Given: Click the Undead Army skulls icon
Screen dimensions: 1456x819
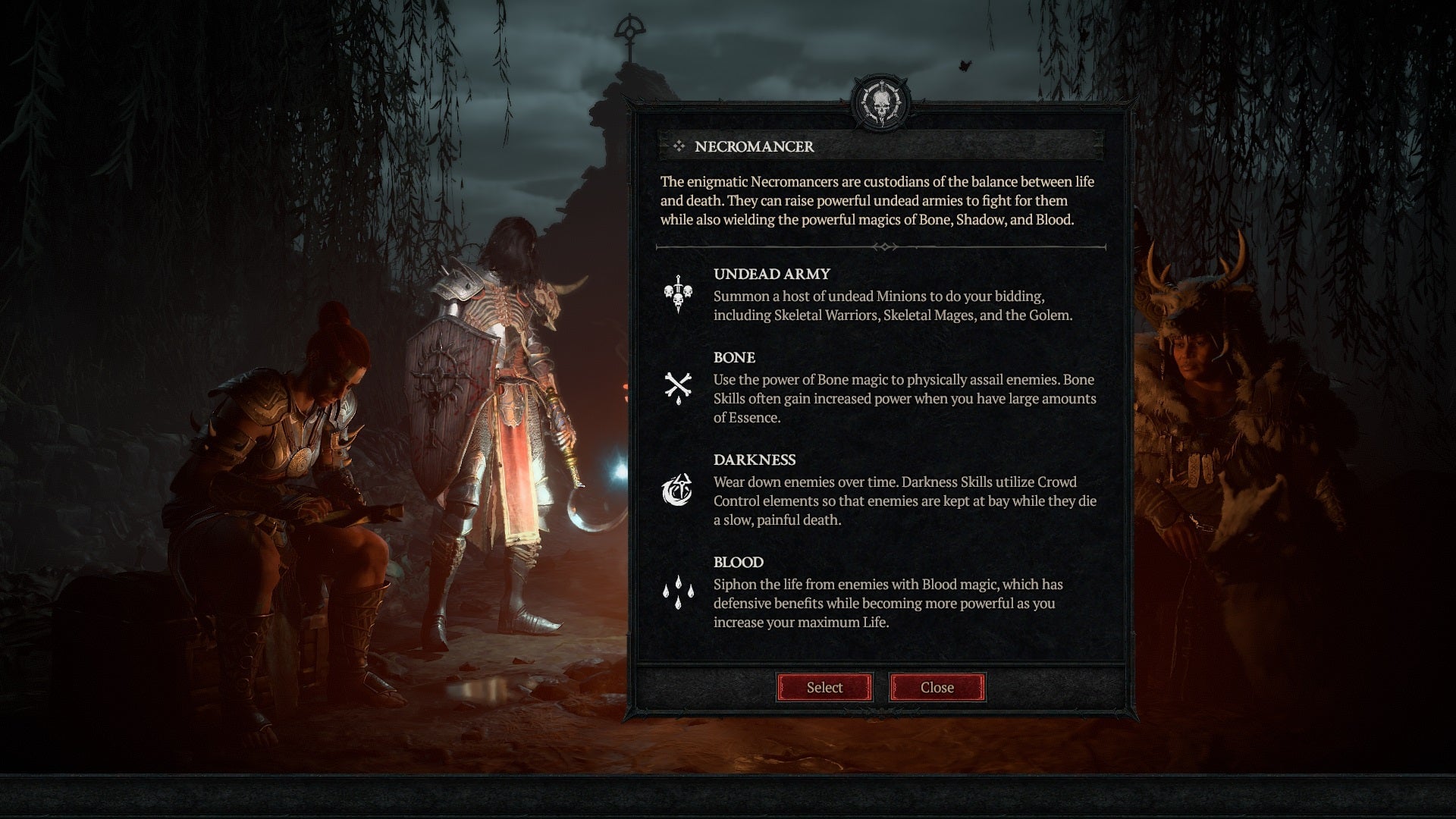Looking at the screenshot, I should coord(677,294).
